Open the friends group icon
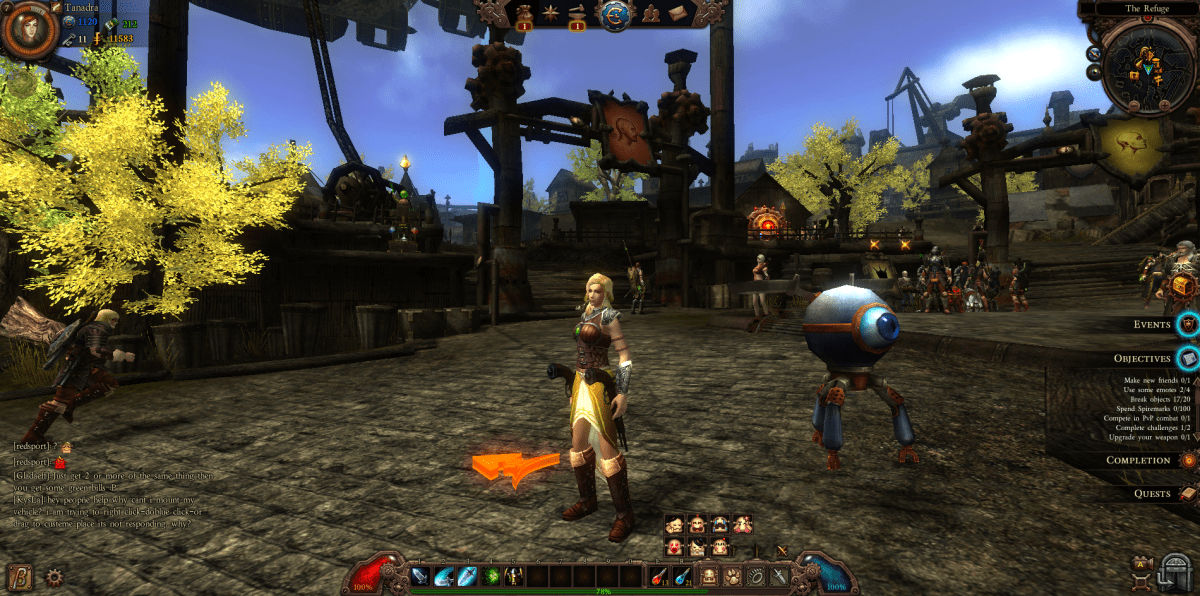Viewport: 1200px width, 596px height. click(x=650, y=14)
